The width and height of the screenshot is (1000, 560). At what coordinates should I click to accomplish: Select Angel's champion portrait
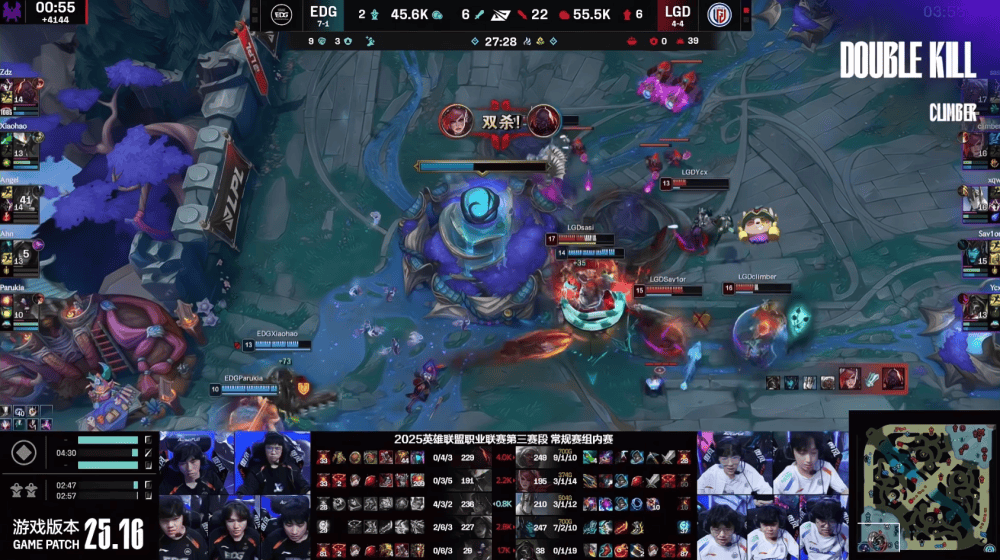pos(11,201)
